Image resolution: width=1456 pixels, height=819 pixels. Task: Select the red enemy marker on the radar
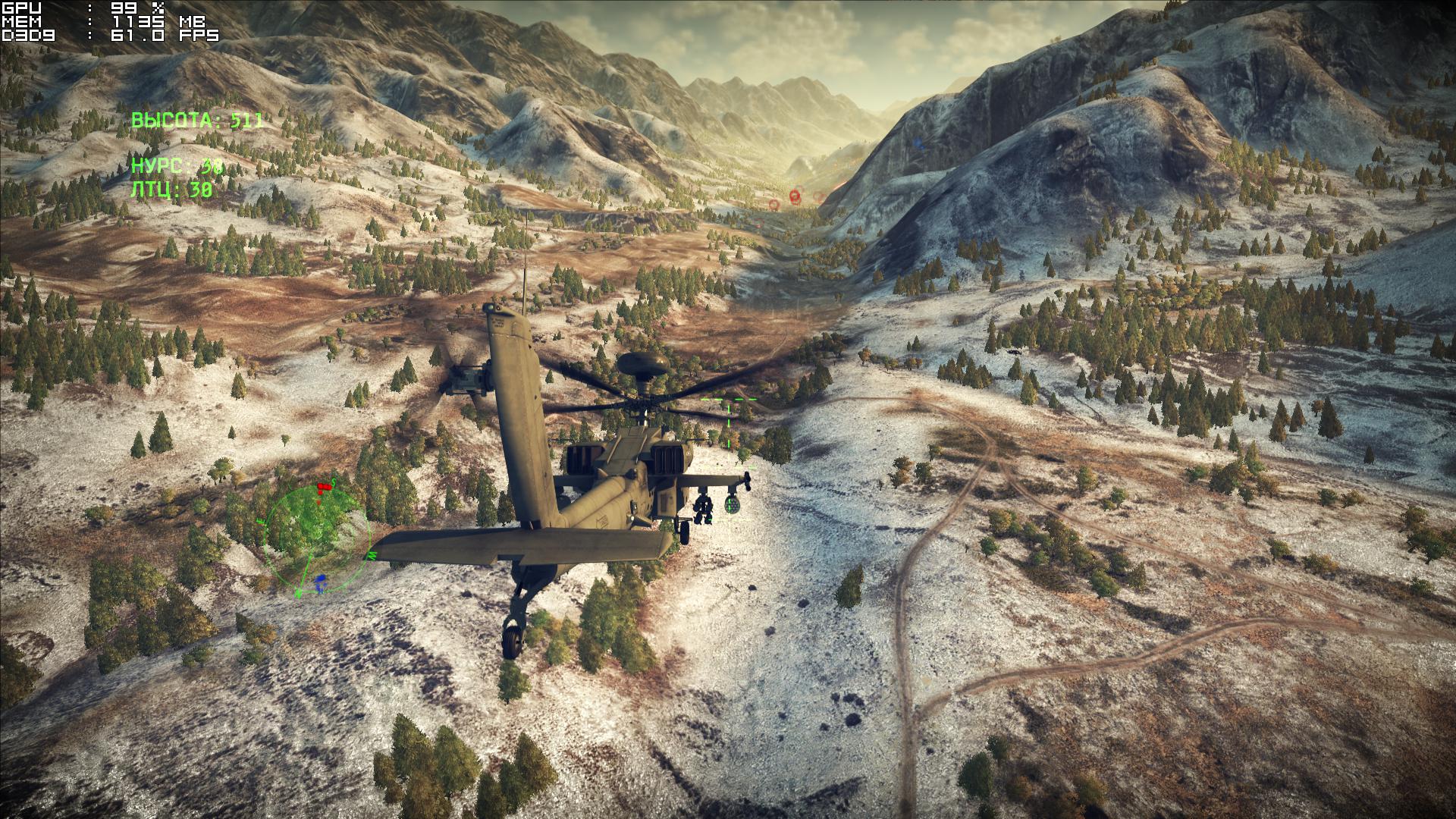[324, 486]
